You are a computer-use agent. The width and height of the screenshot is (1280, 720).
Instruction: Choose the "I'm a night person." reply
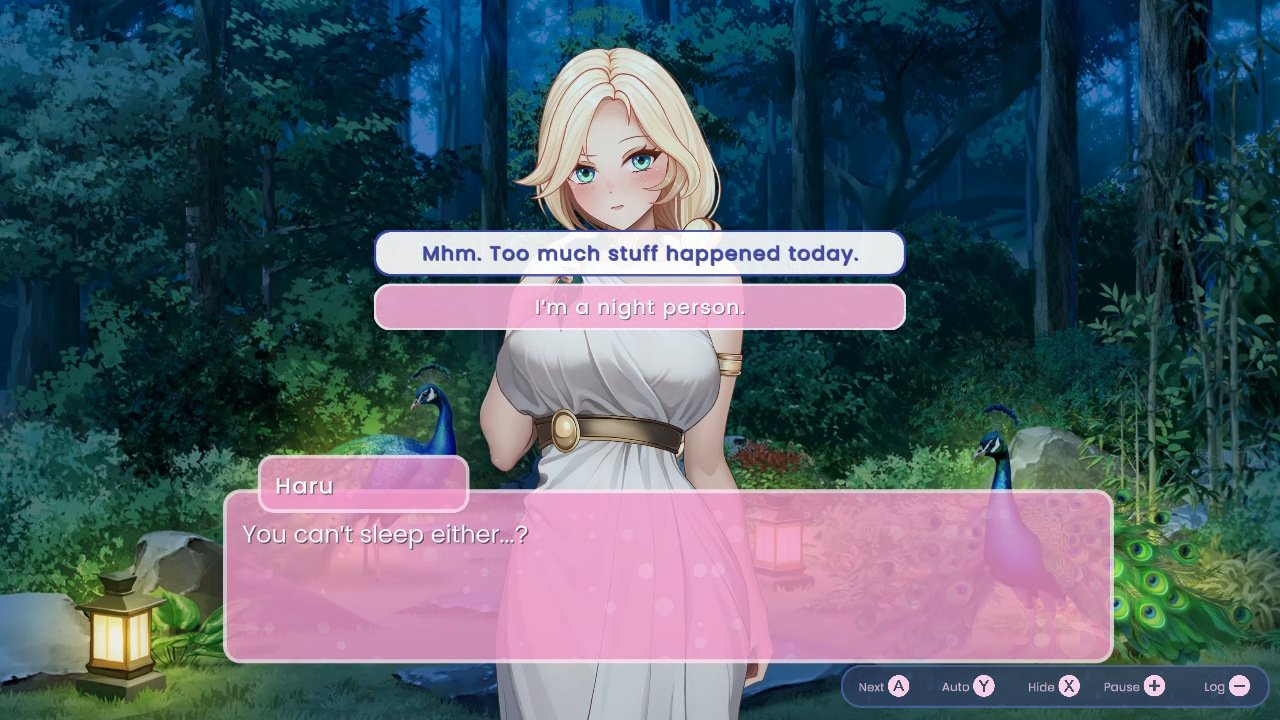639,307
